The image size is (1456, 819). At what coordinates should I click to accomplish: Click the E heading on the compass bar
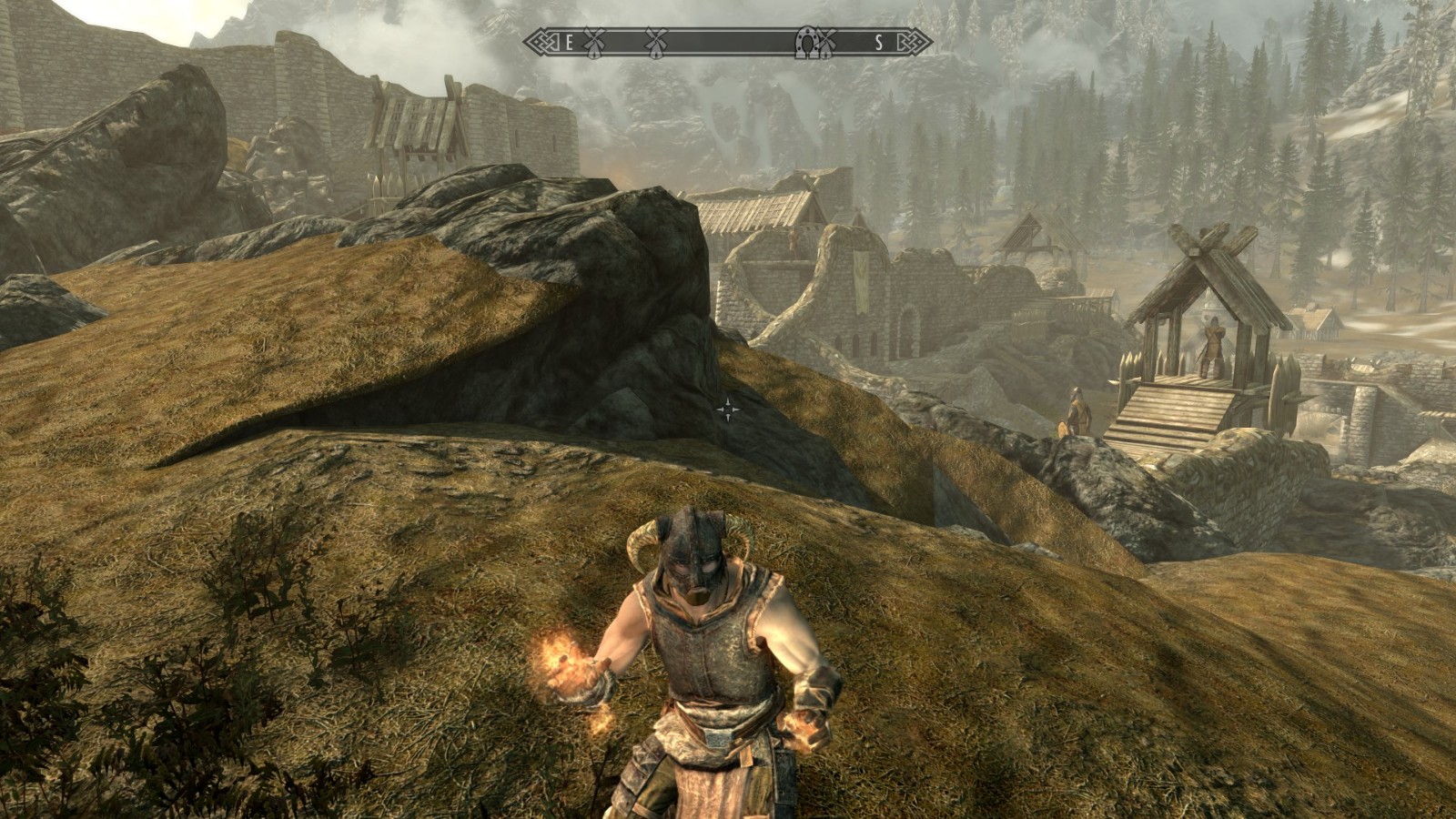pos(570,42)
